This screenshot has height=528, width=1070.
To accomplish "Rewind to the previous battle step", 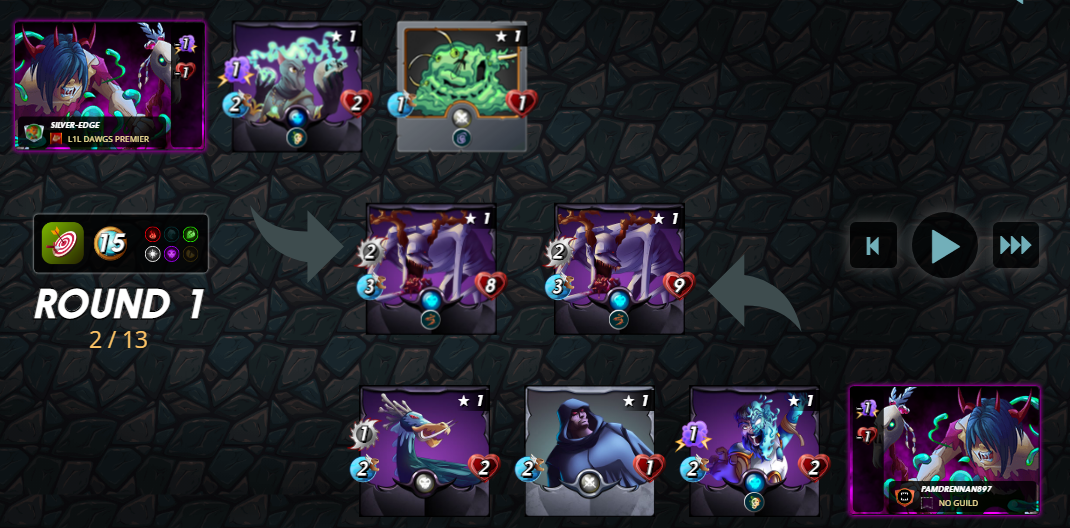I will click(873, 245).
